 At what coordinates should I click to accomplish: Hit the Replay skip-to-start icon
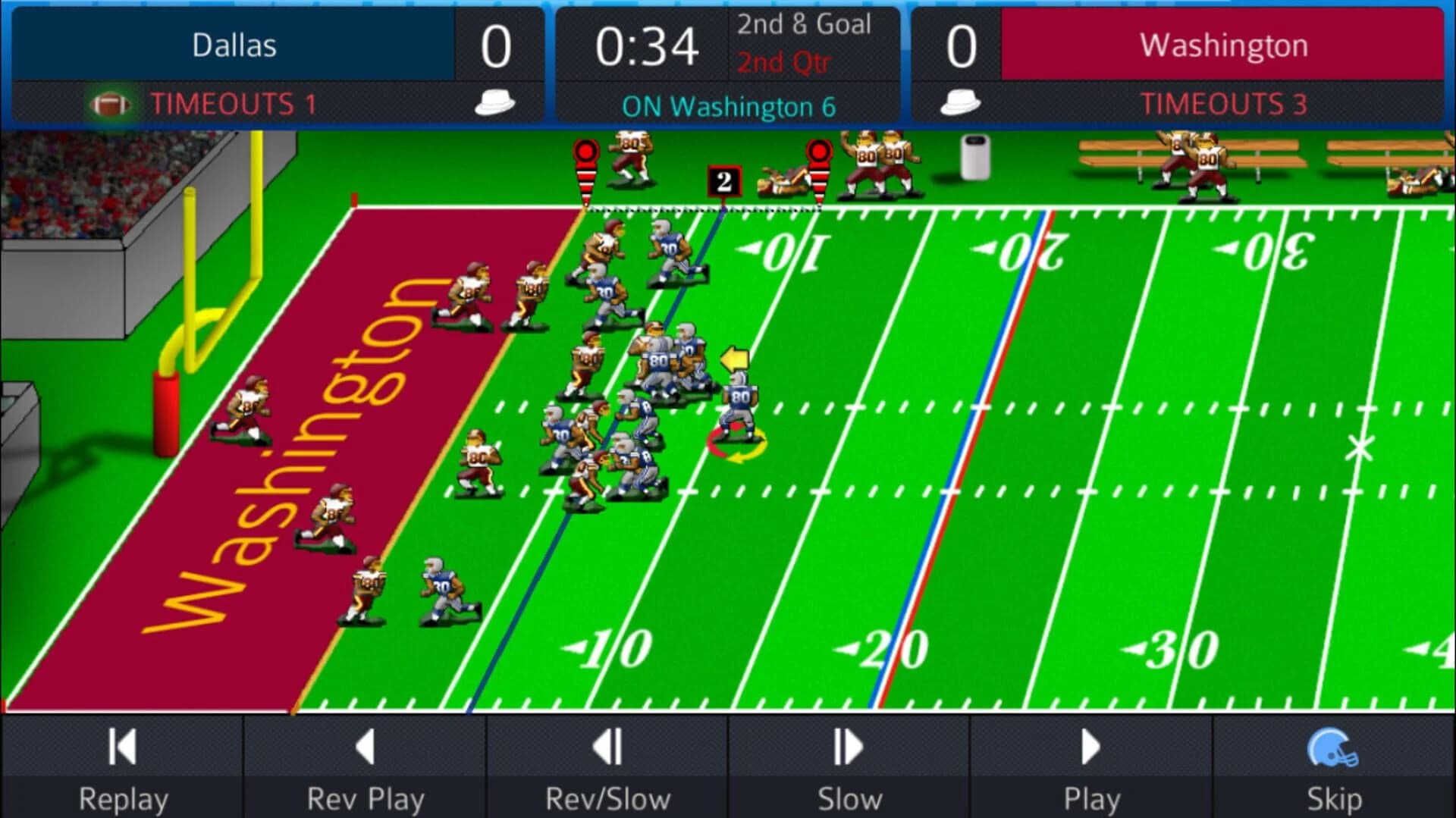121,747
